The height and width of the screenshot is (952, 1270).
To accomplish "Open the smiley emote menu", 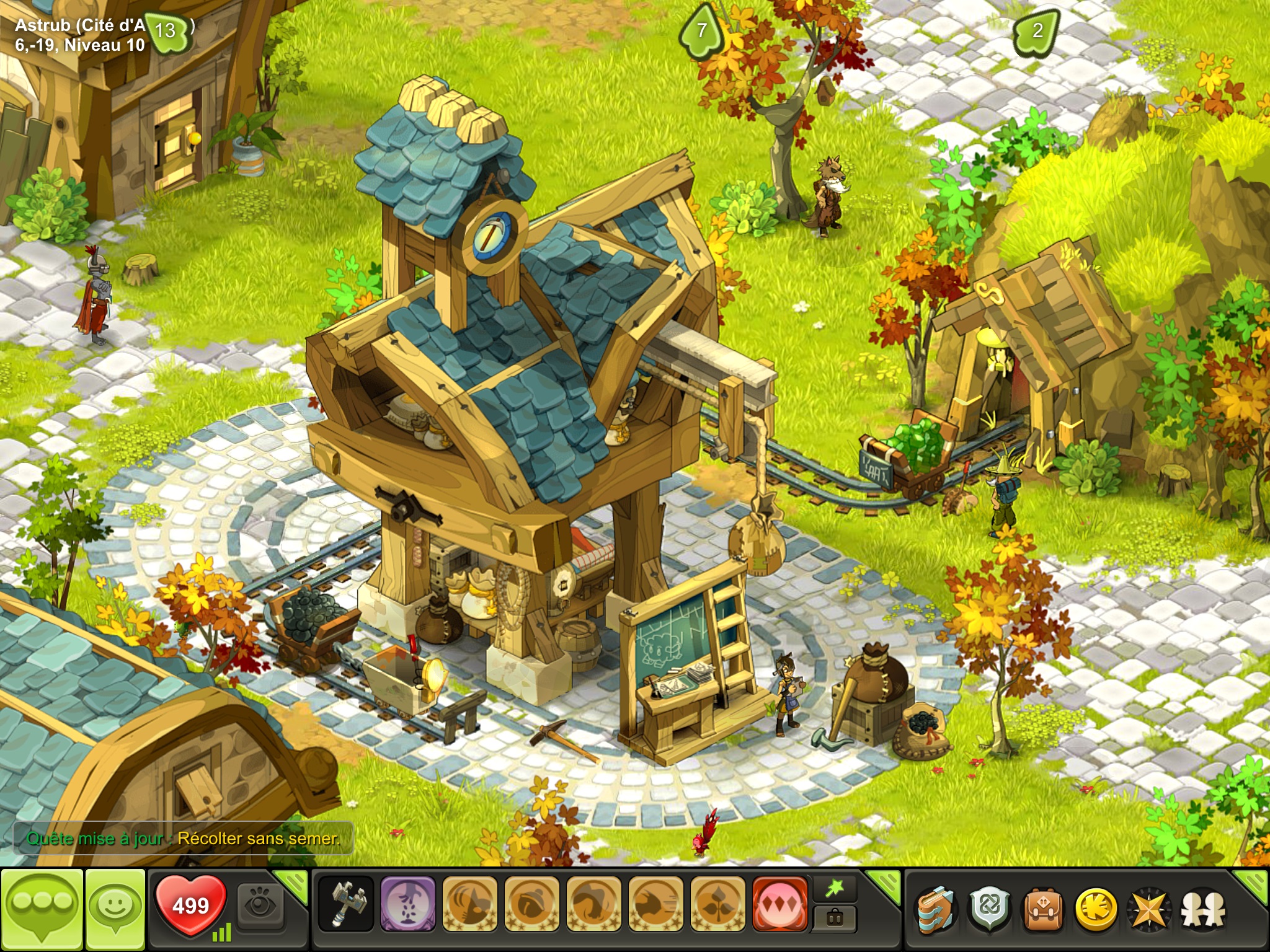I will [115, 908].
